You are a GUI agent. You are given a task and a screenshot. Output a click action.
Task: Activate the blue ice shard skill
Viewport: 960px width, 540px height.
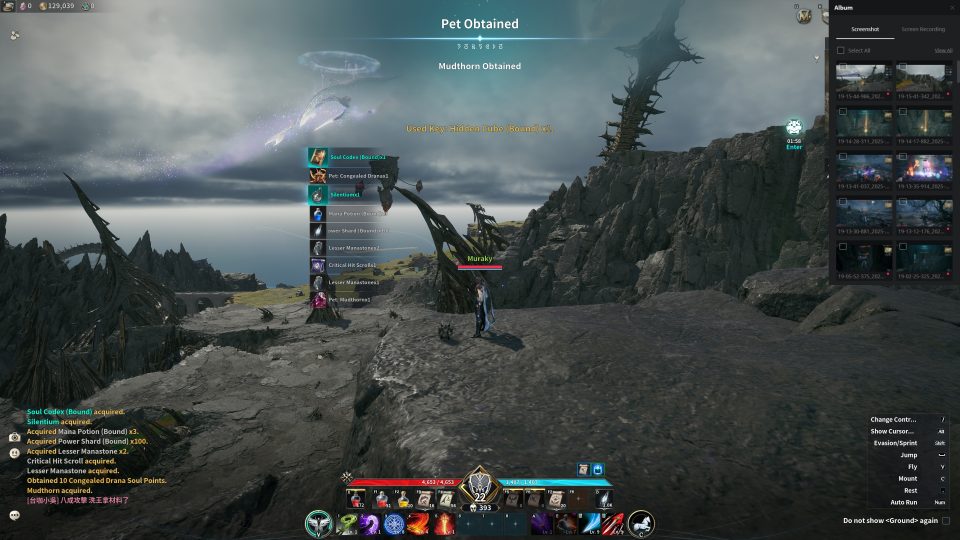point(589,523)
